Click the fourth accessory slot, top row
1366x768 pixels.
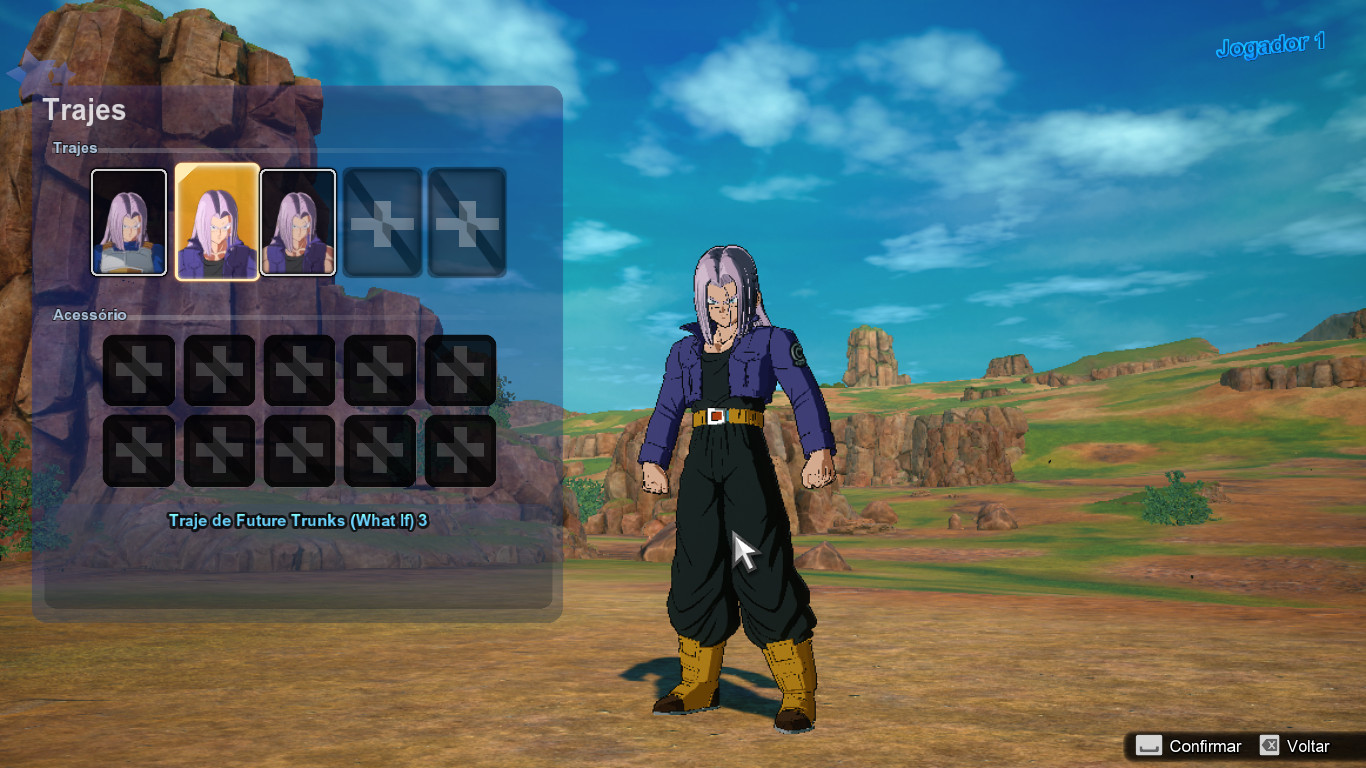(378, 369)
